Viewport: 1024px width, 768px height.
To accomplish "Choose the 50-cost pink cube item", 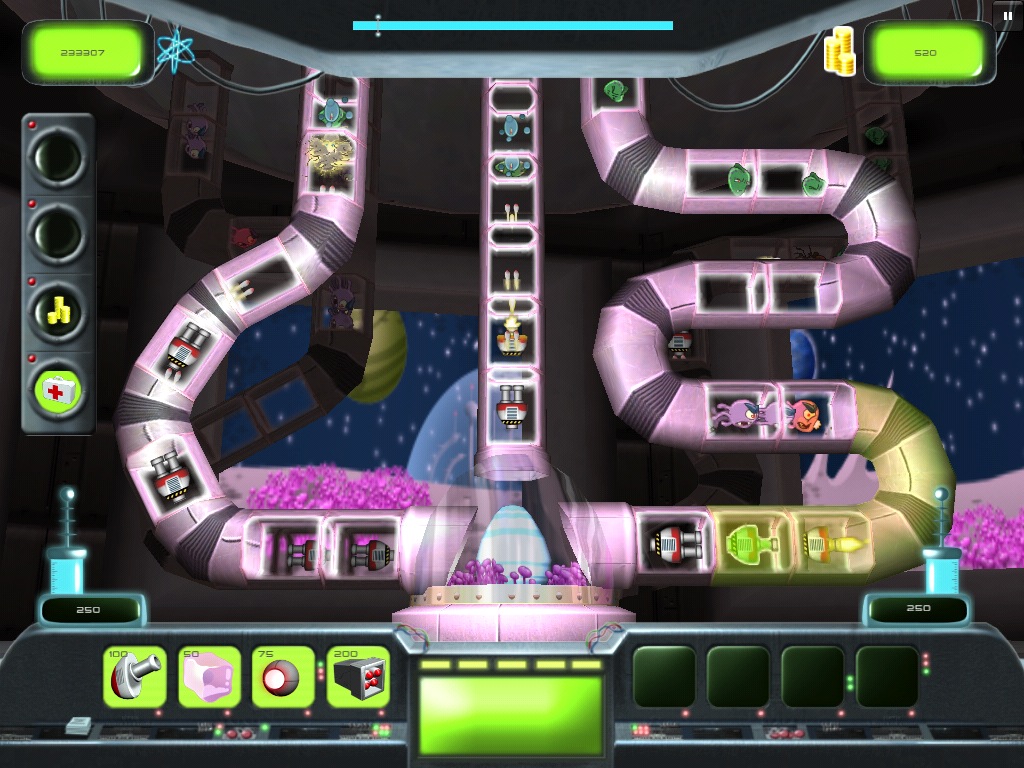I will pyautogui.click(x=210, y=677).
